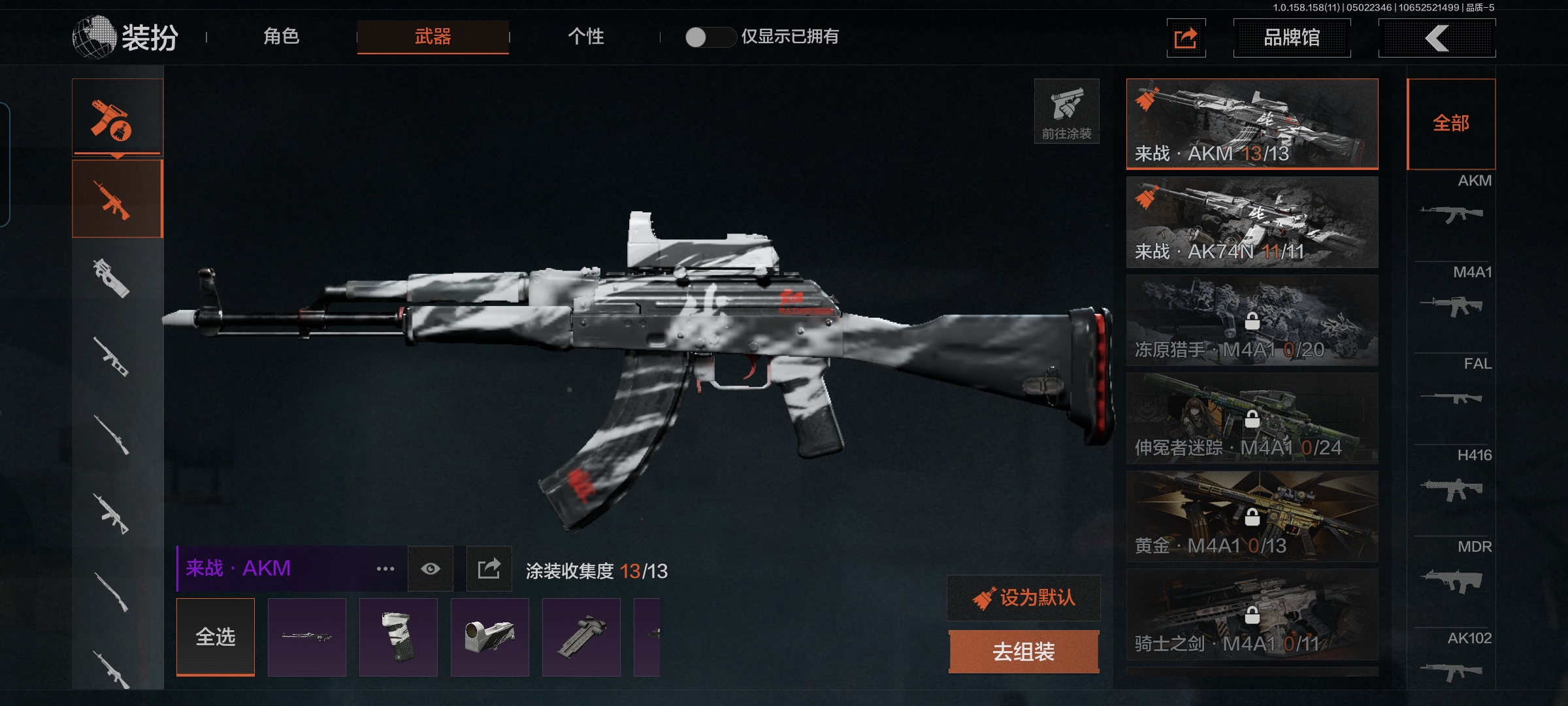Show 全部 weapon filter
1568x706 pixels.
click(1451, 124)
